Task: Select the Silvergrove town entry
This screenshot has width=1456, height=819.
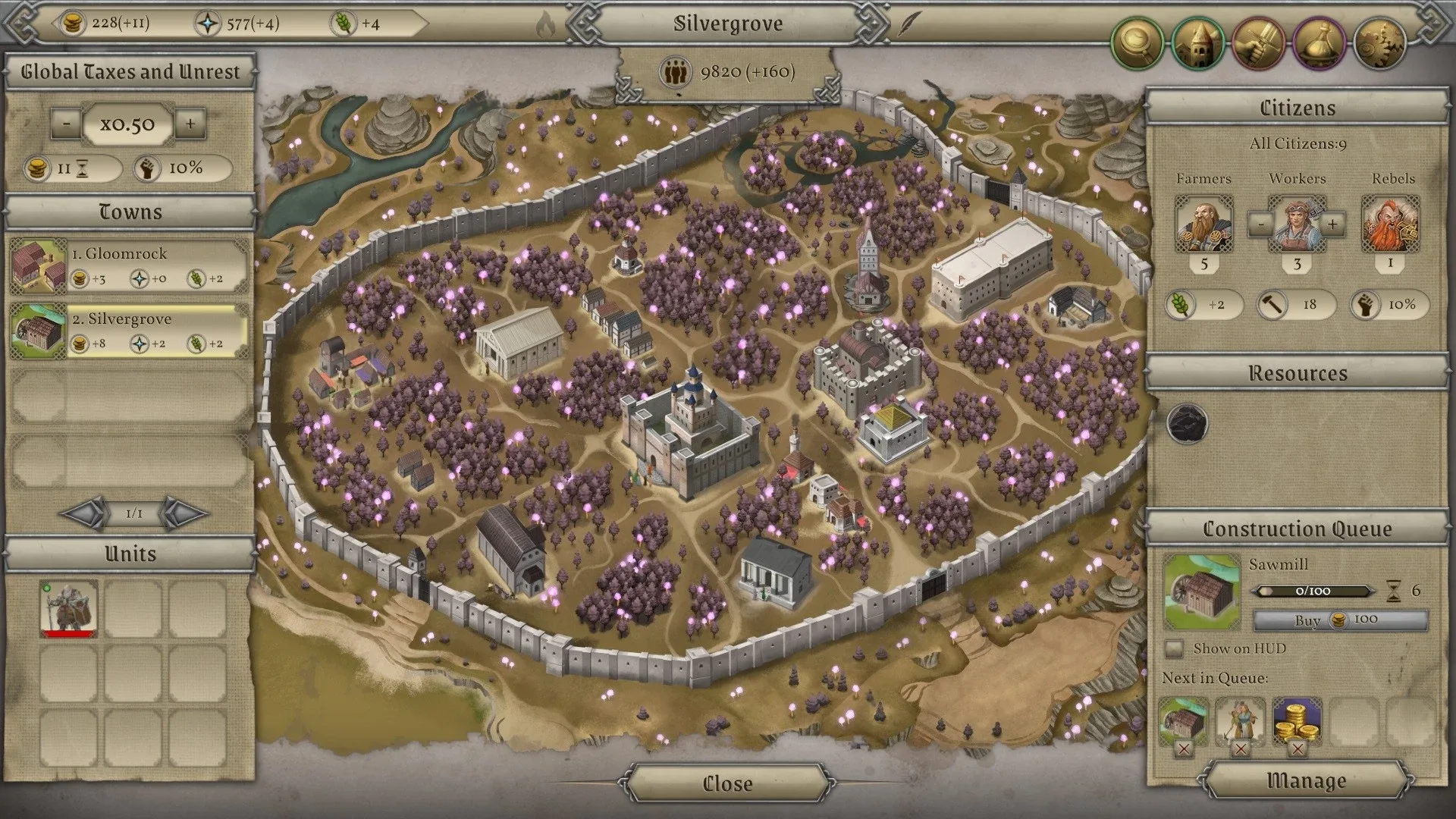Action: (129, 328)
